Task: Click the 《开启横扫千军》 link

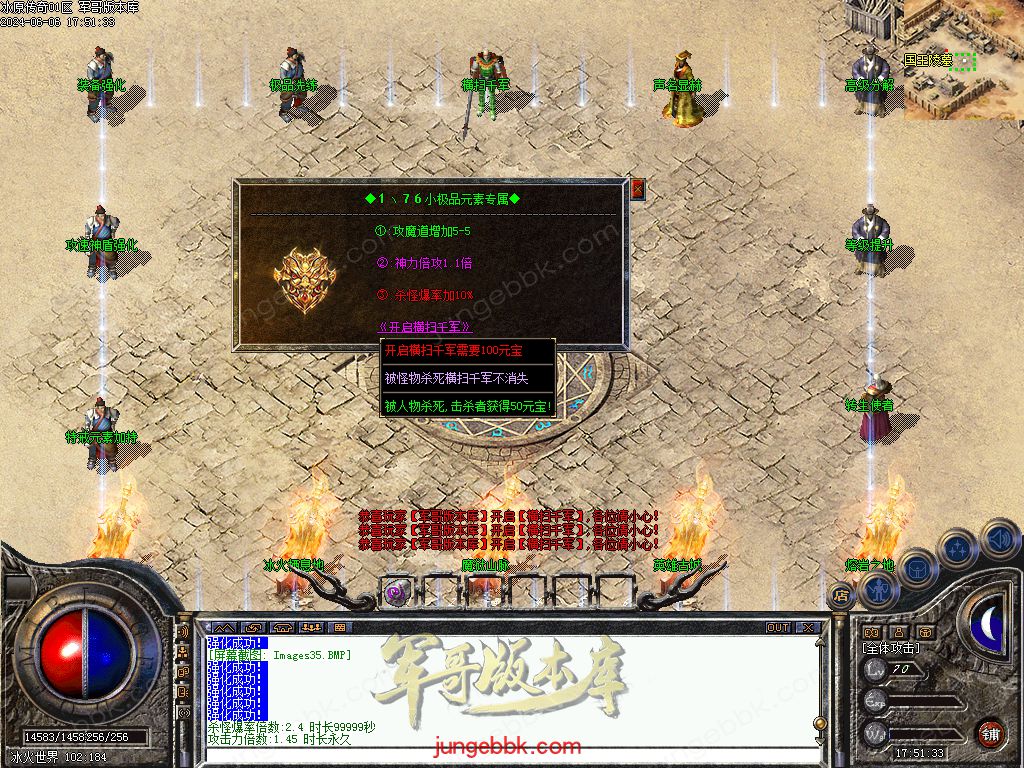Action: (424, 327)
